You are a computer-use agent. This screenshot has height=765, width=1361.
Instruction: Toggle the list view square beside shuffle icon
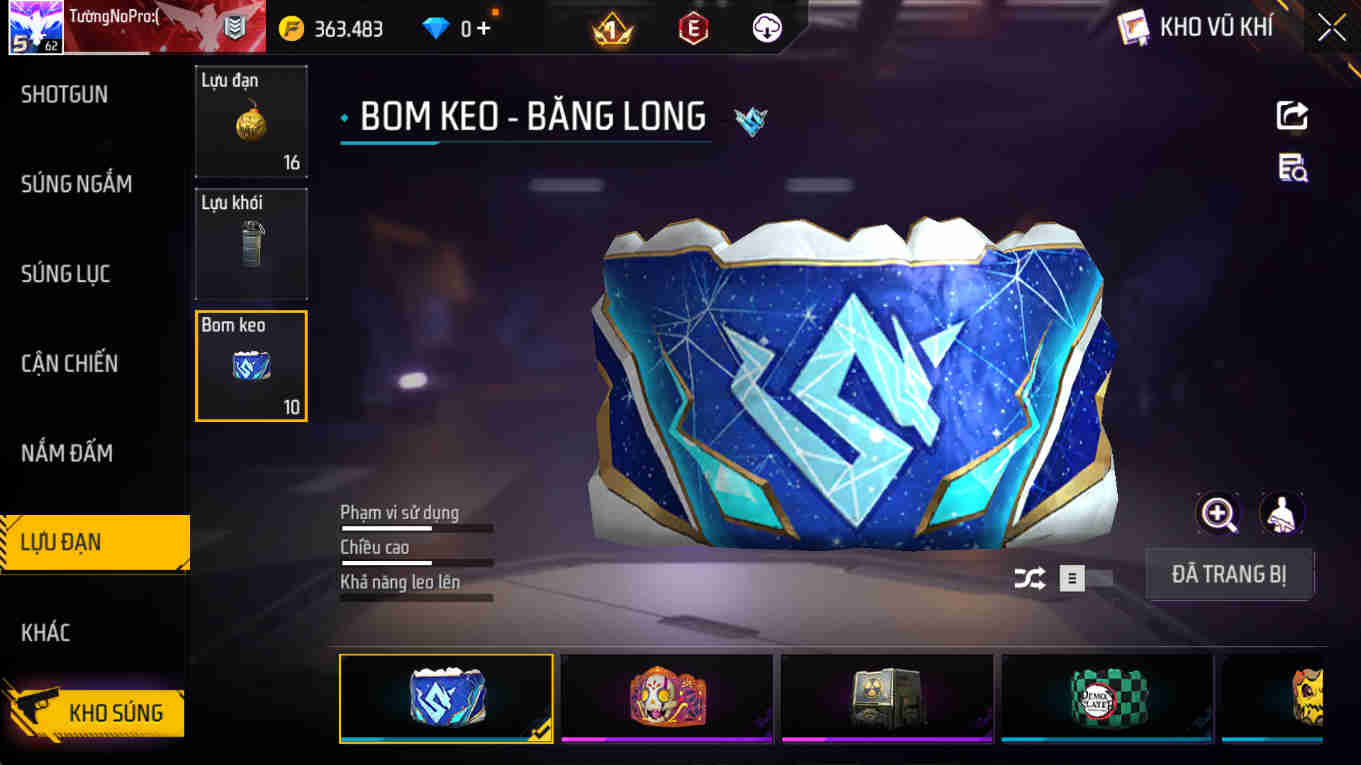(1070, 578)
